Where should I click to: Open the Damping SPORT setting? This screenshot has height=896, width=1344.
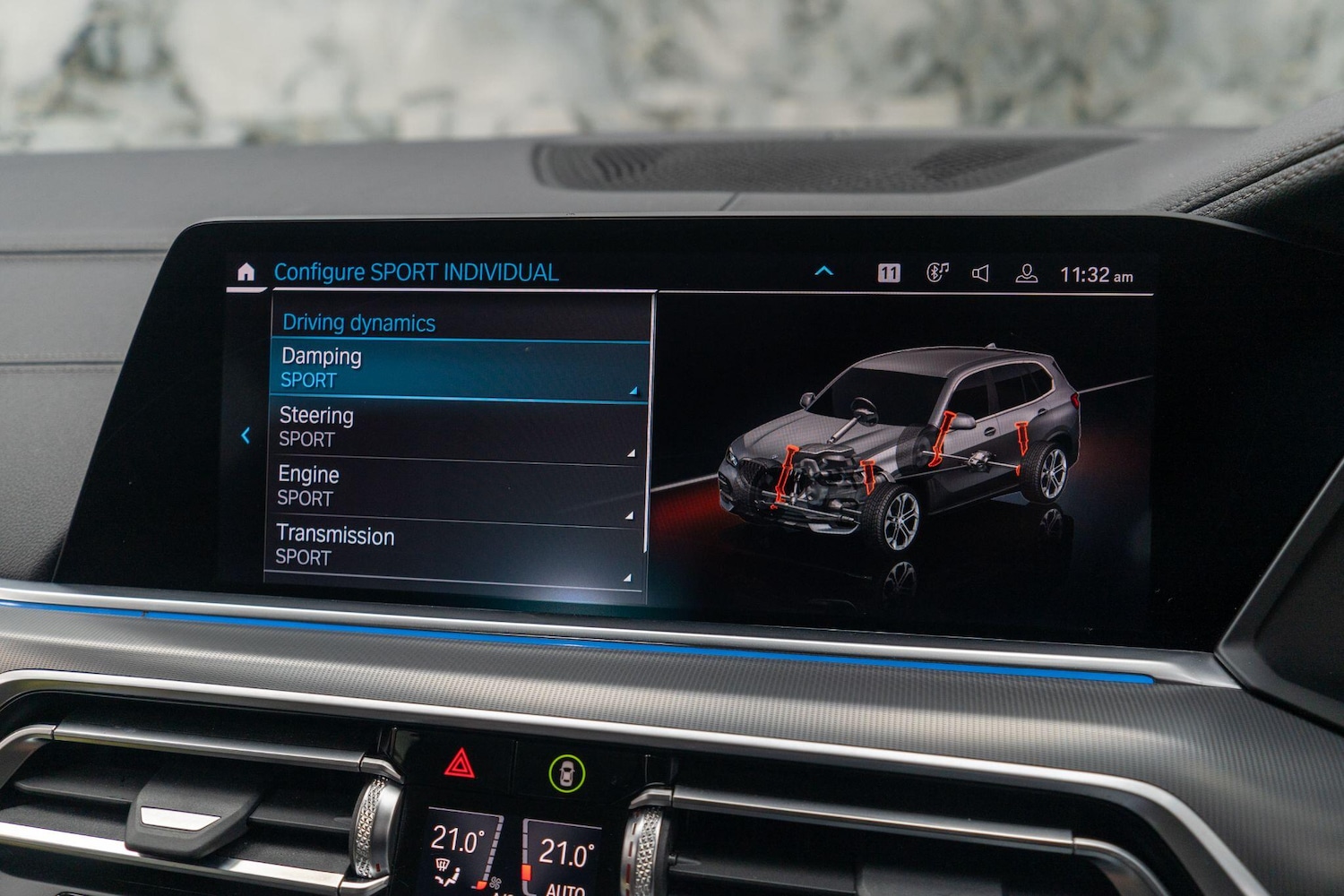coord(457,368)
